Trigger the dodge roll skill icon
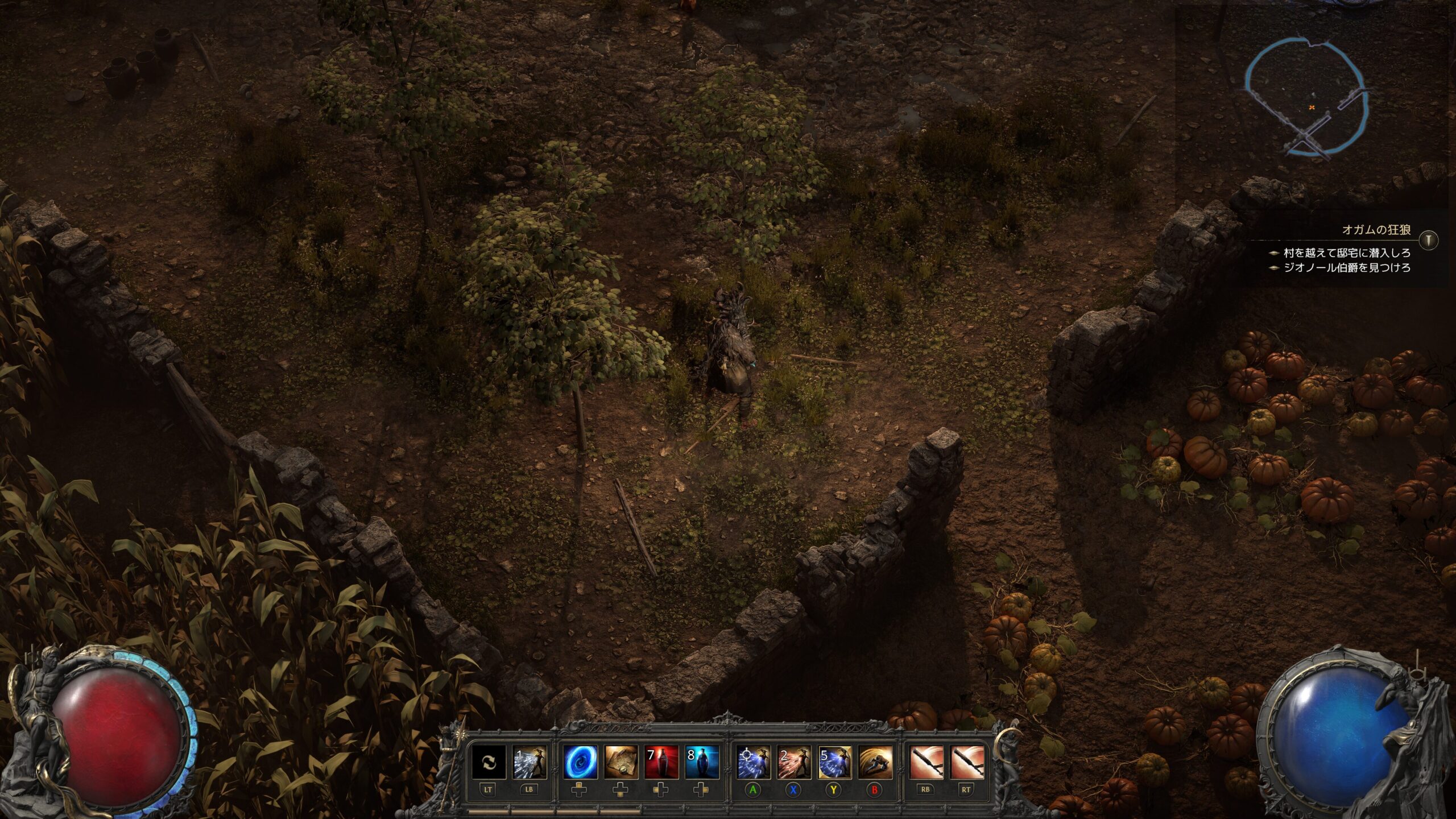 [x=875, y=763]
